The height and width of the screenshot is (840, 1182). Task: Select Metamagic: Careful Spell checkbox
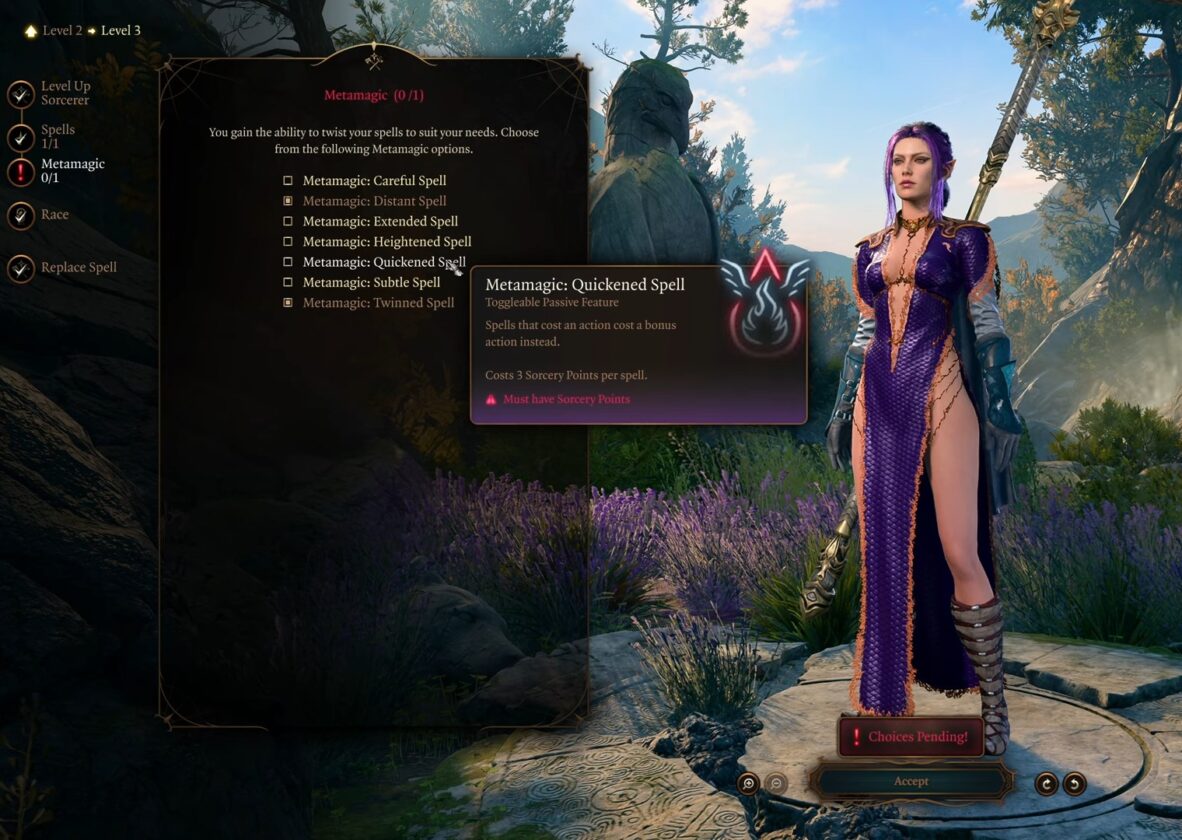coord(288,181)
